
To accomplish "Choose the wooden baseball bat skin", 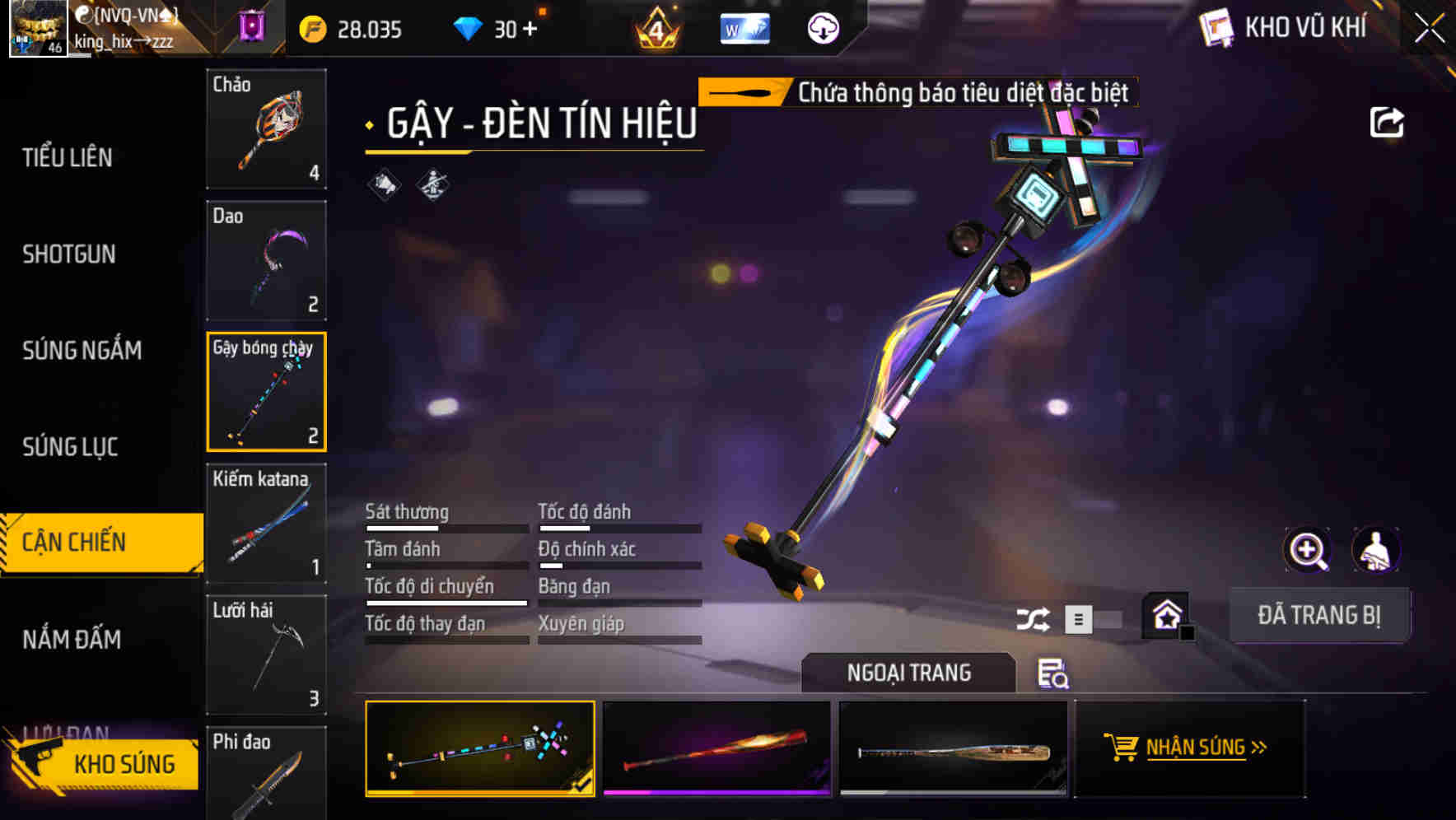I will click(x=953, y=748).
